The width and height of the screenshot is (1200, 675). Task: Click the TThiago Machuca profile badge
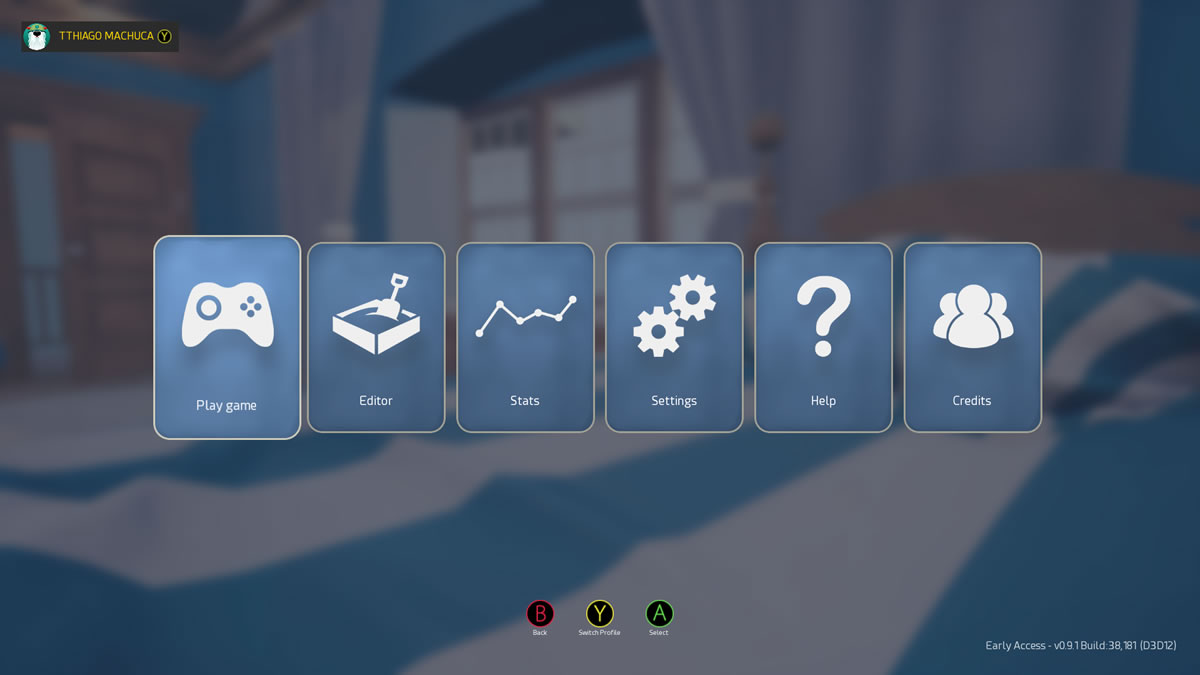click(100, 37)
